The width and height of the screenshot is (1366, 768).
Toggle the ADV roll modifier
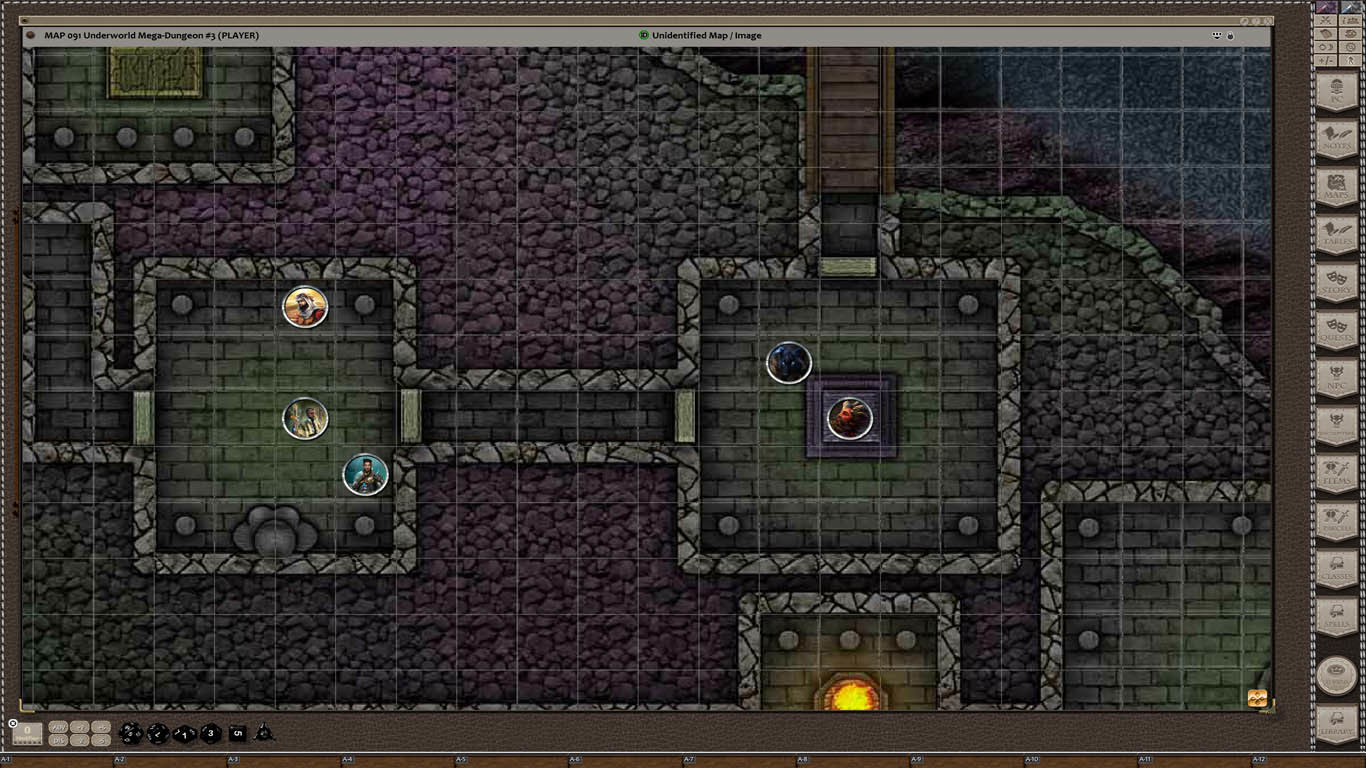click(x=59, y=728)
